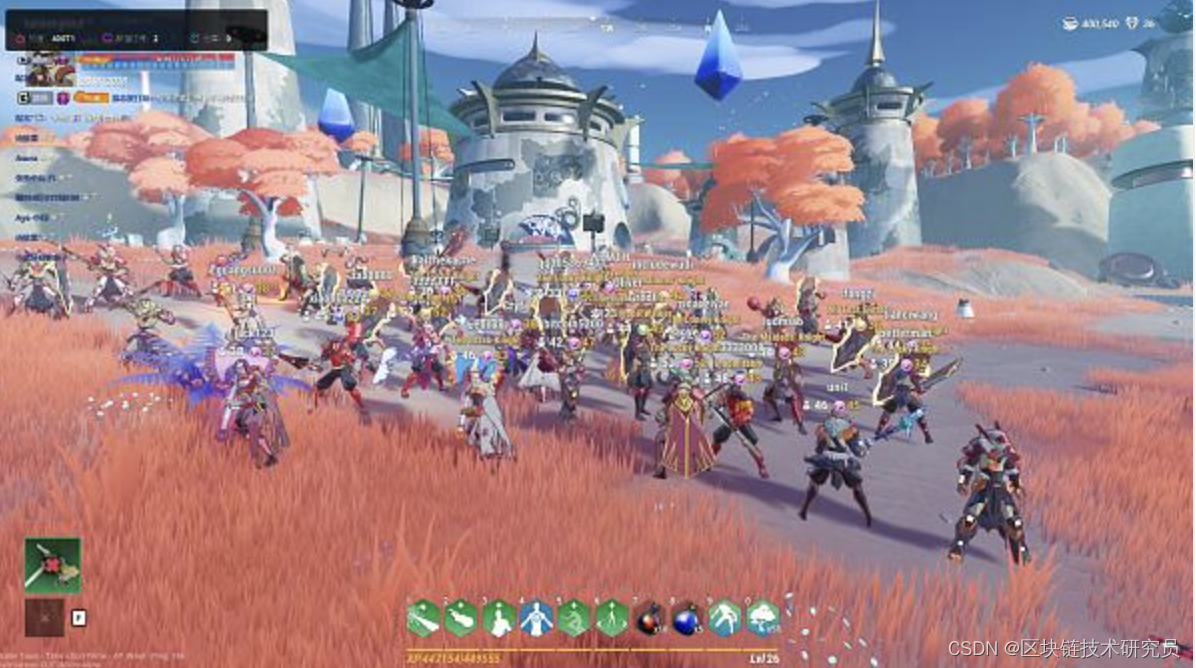Click the dark brown slot below weapon

click(44, 618)
